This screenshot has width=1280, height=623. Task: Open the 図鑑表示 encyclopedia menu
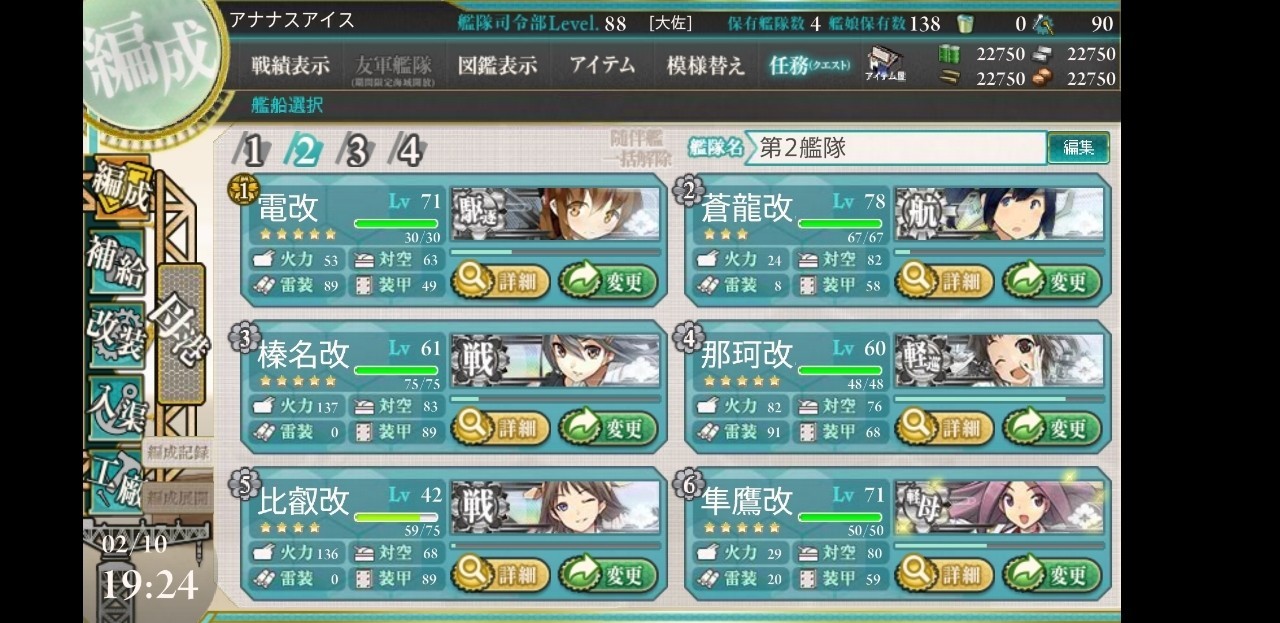(x=497, y=66)
